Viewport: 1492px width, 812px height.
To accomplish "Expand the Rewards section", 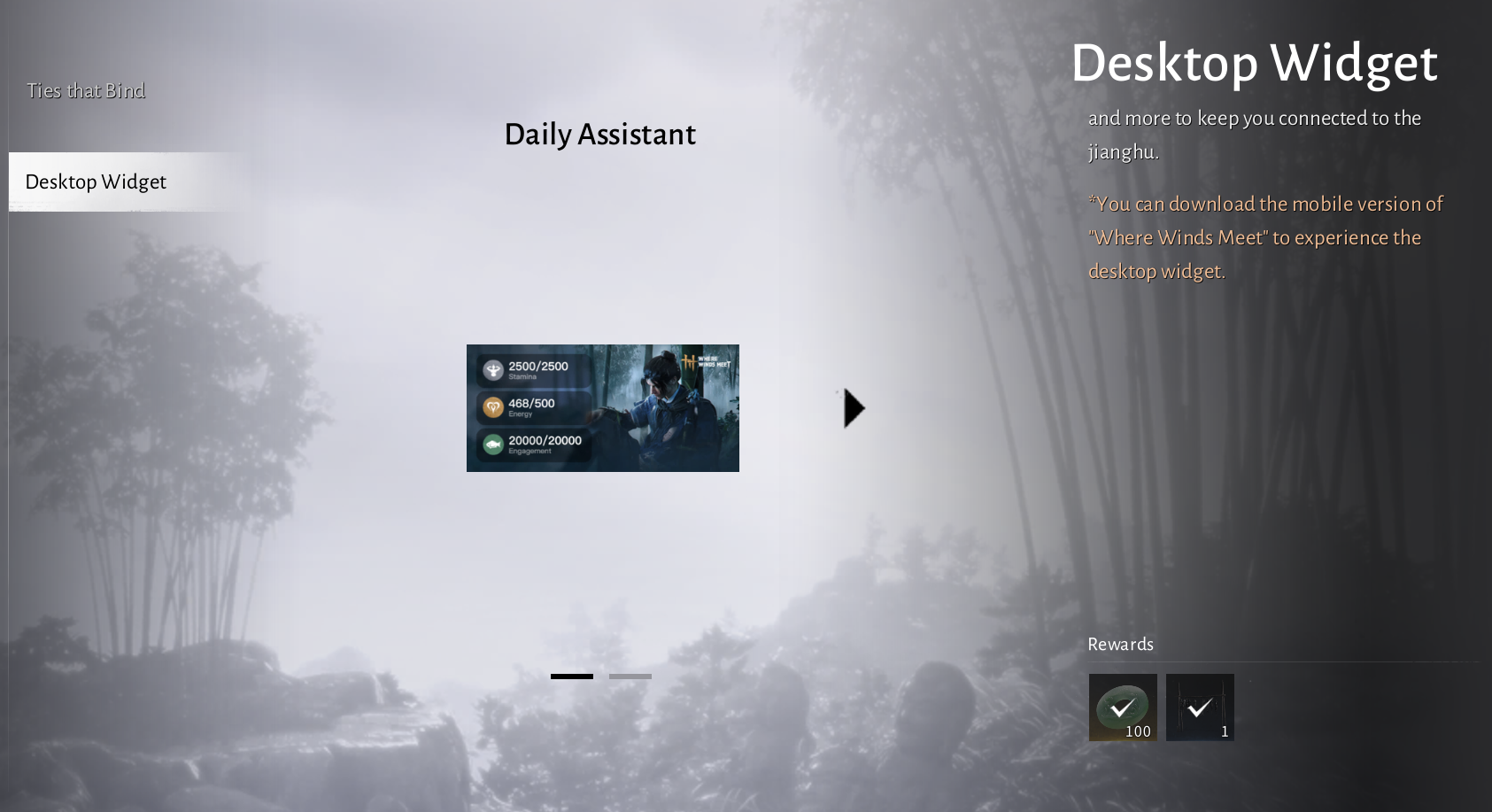I will tap(1120, 645).
